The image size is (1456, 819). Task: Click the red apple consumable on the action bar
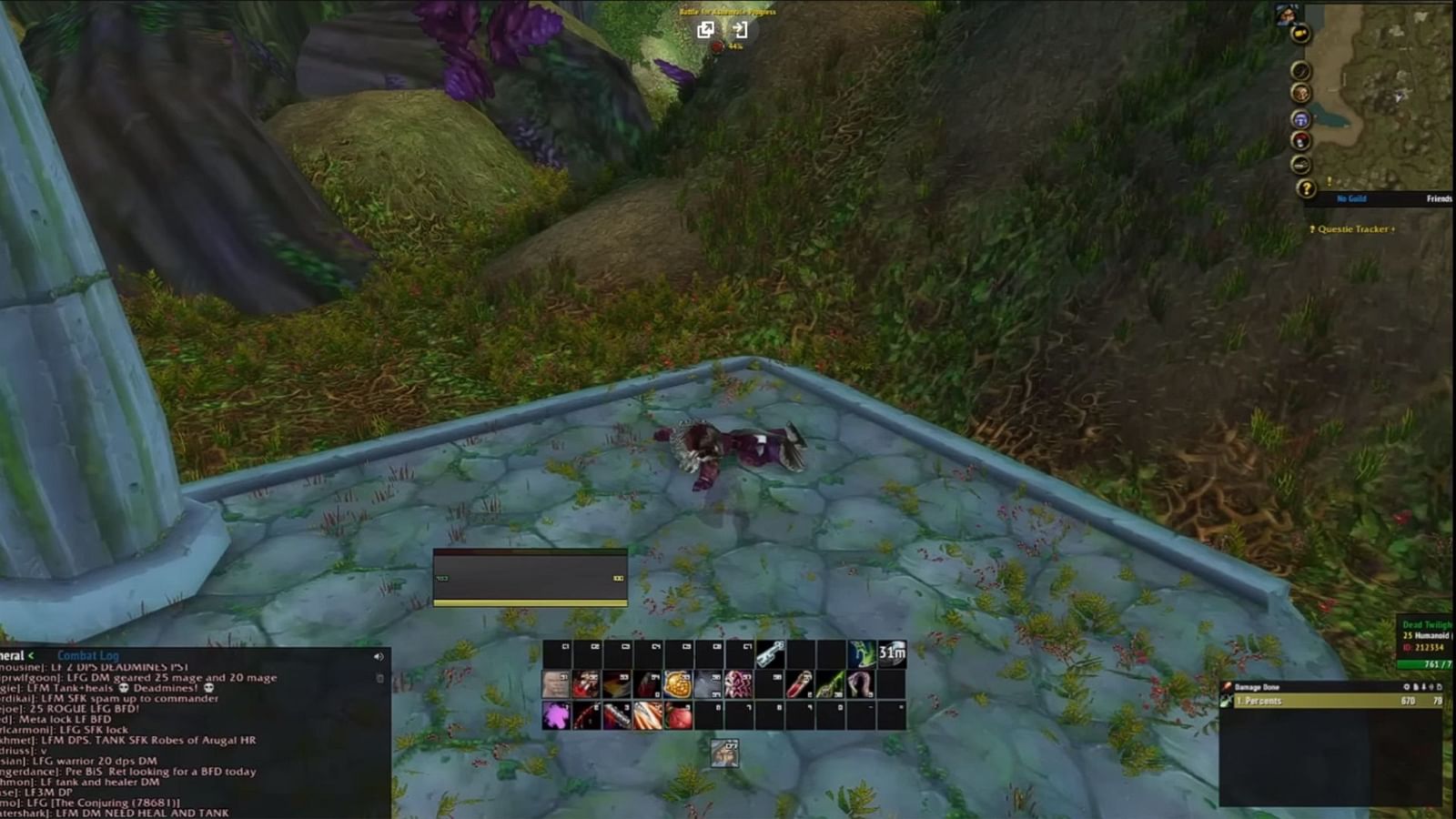679,715
